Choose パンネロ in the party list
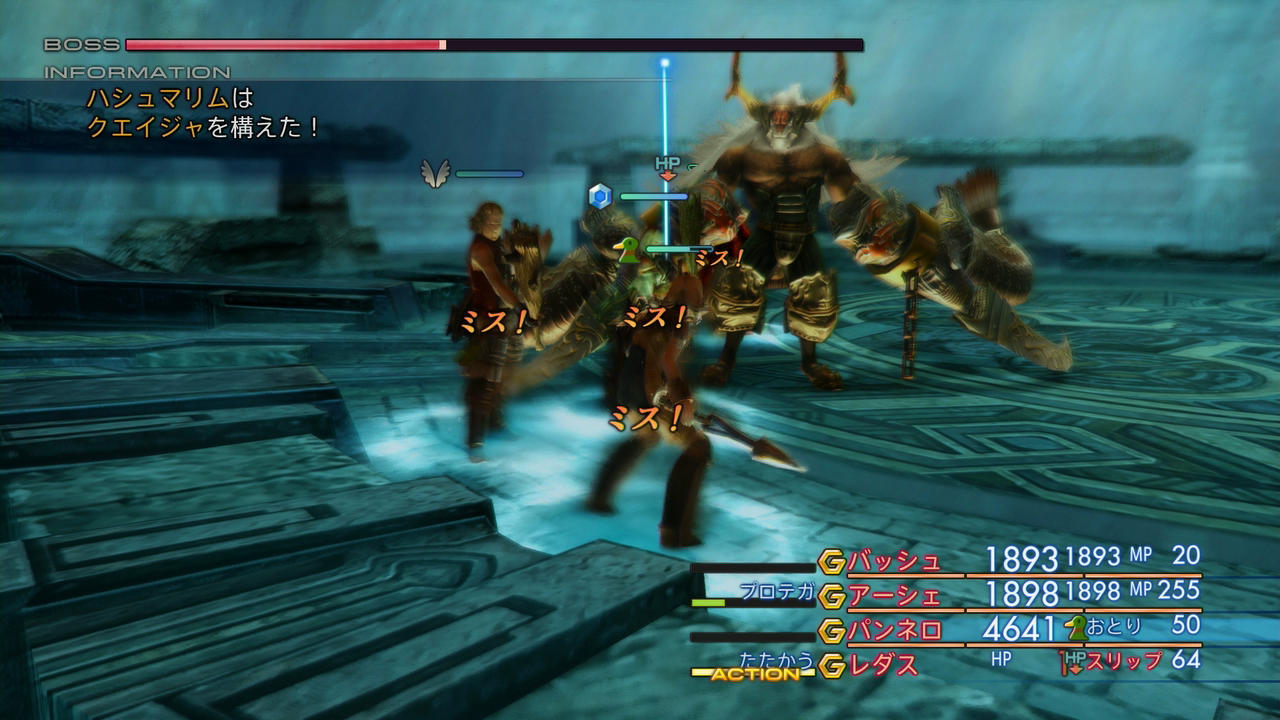The height and width of the screenshot is (720, 1280). (x=894, y=630)
